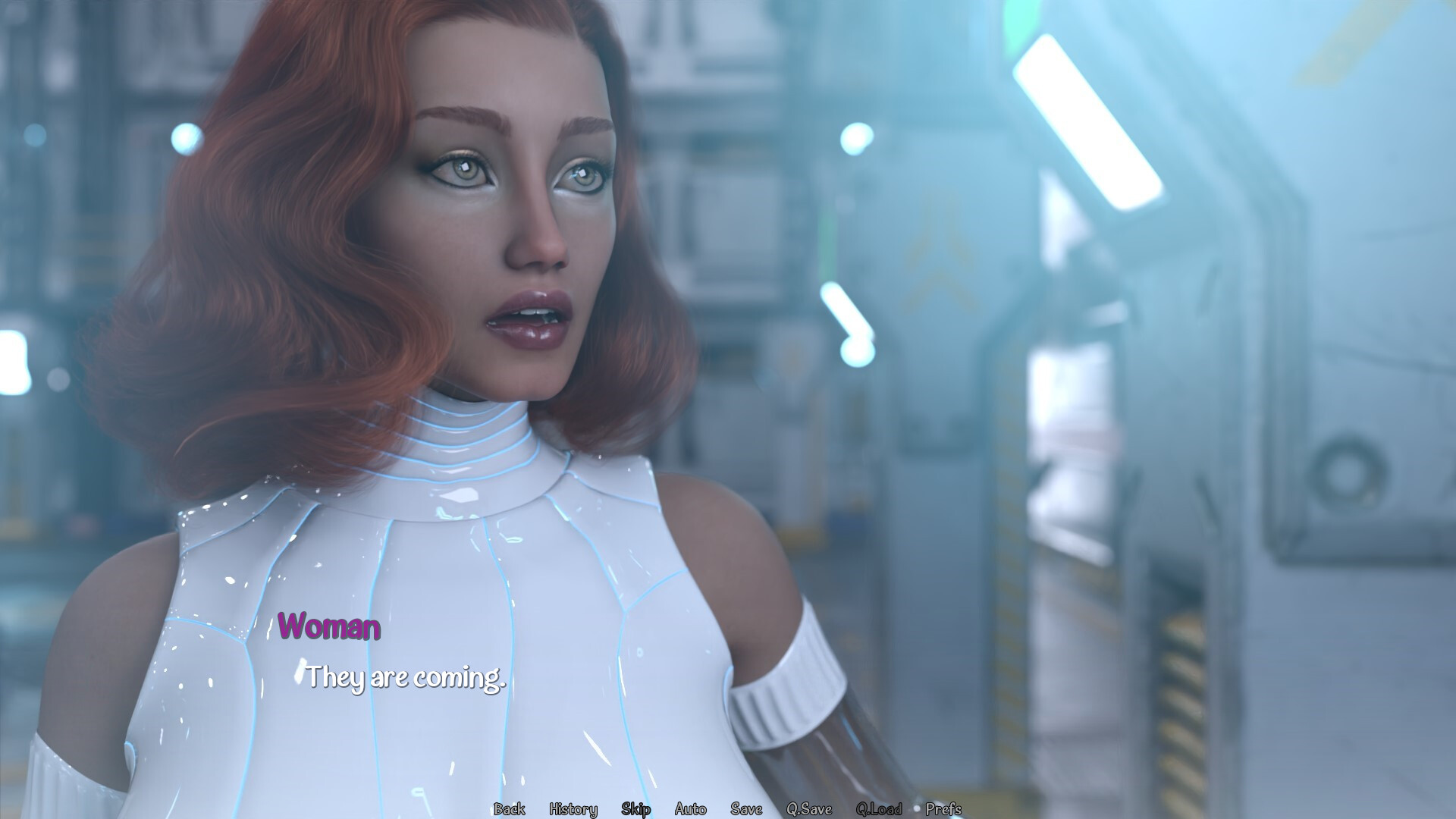Load the last quick save via Q.Load
Viewport: 1456px width, 819px height.
879,810
